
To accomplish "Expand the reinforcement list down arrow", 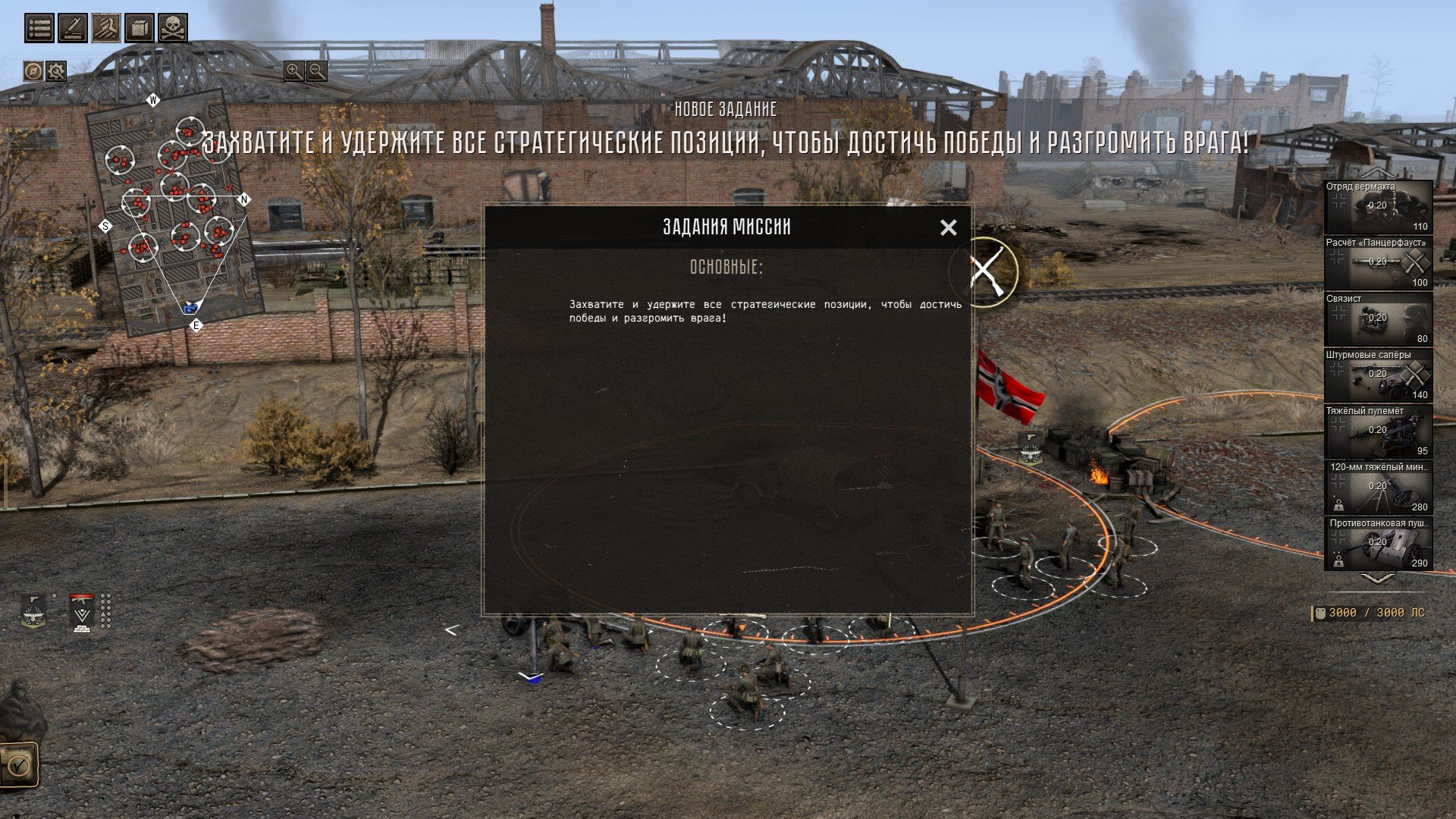I will point(1378,579).
